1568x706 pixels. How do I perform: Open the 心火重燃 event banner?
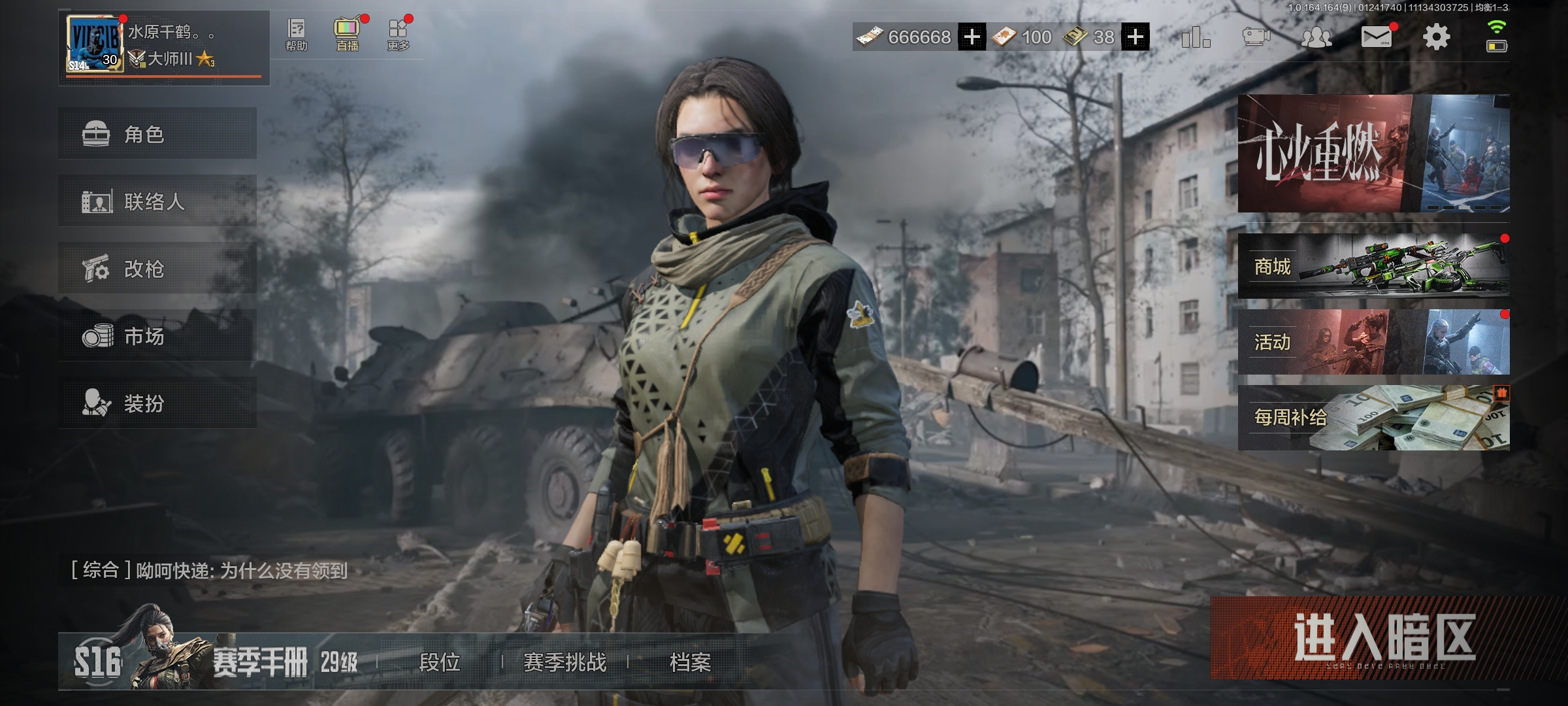(x=1373, y=153)
